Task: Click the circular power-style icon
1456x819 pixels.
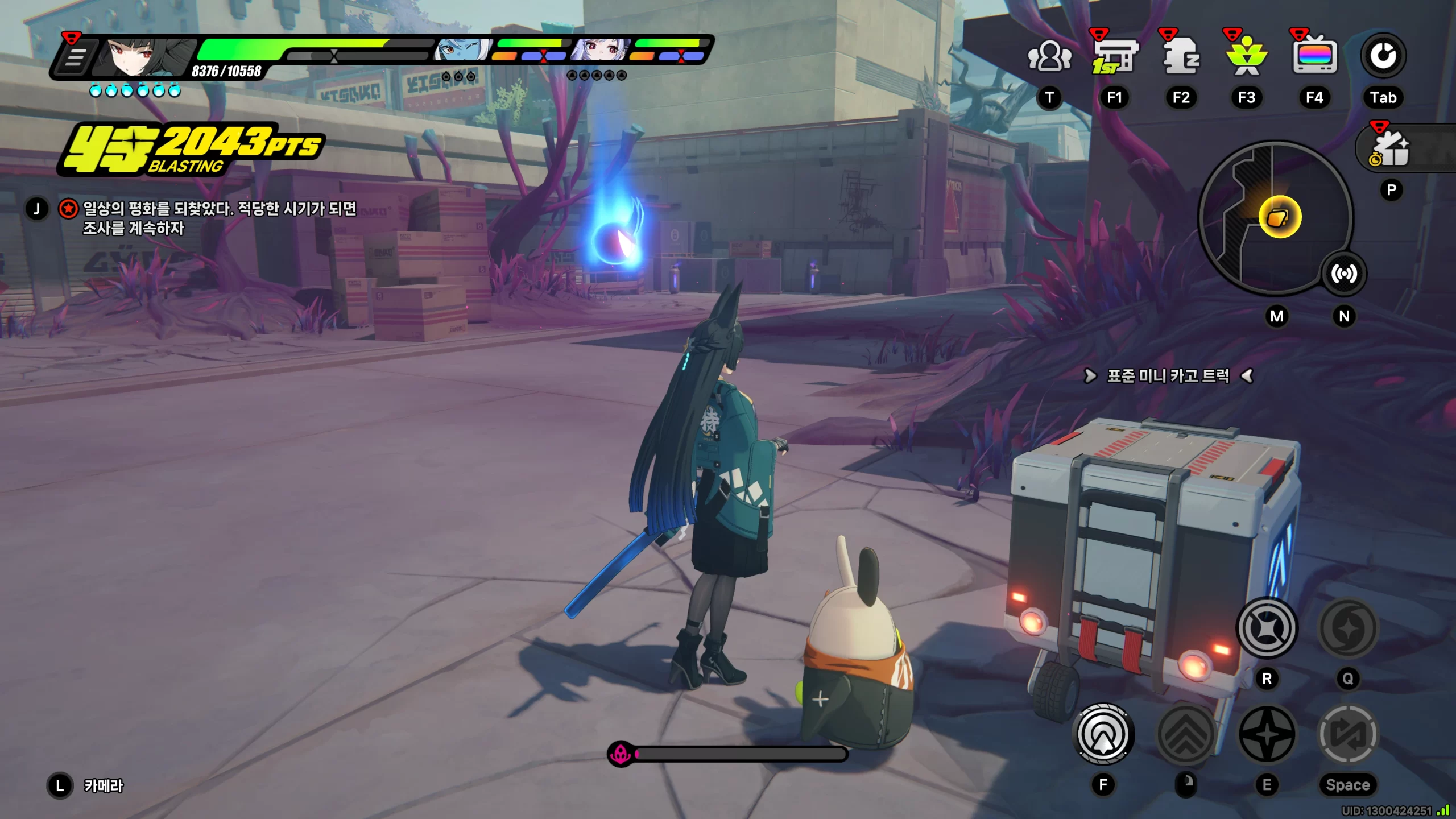Action: click(1383, 56)
